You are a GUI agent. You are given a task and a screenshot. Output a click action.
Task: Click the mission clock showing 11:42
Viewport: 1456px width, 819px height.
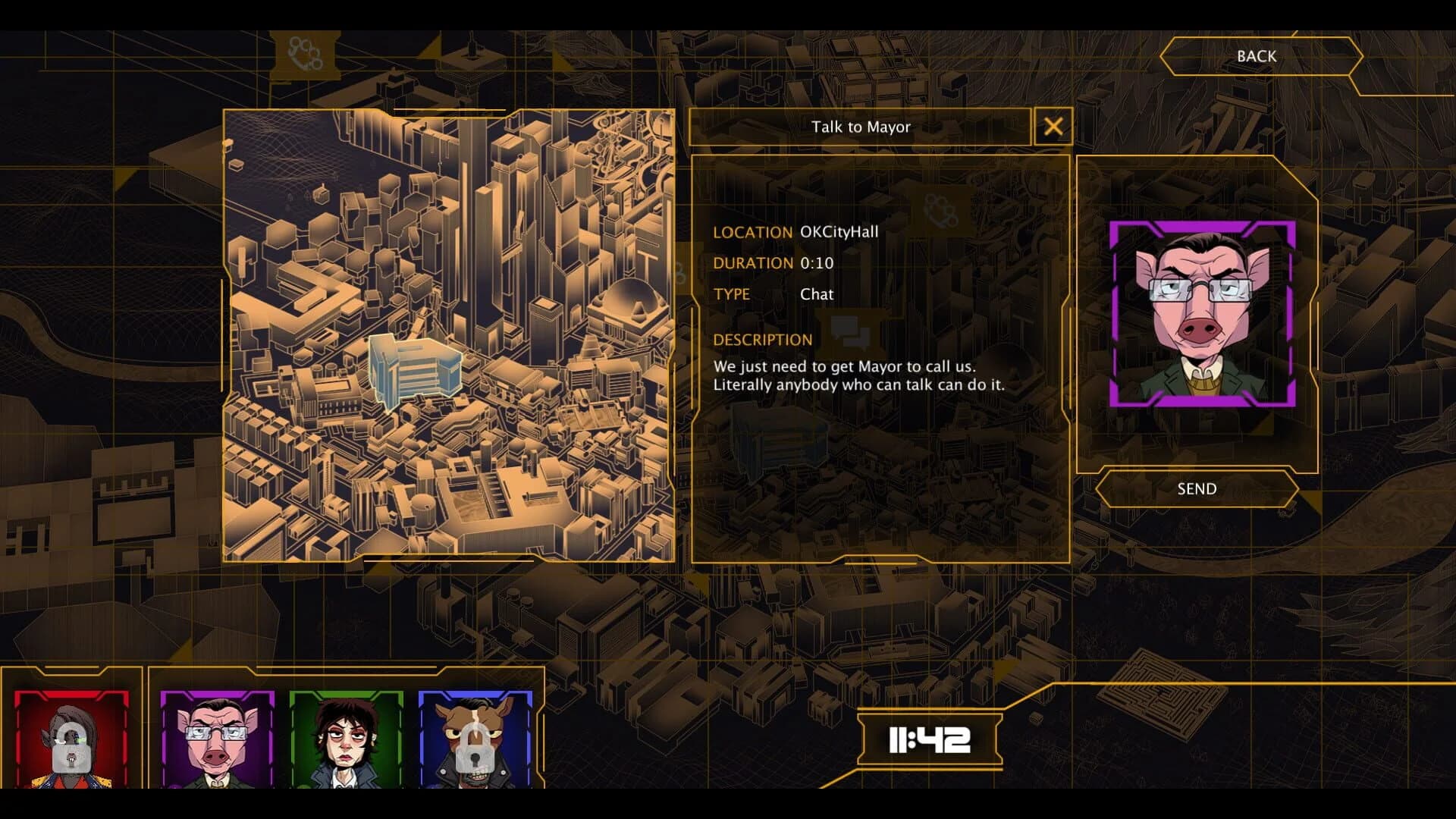930,740
